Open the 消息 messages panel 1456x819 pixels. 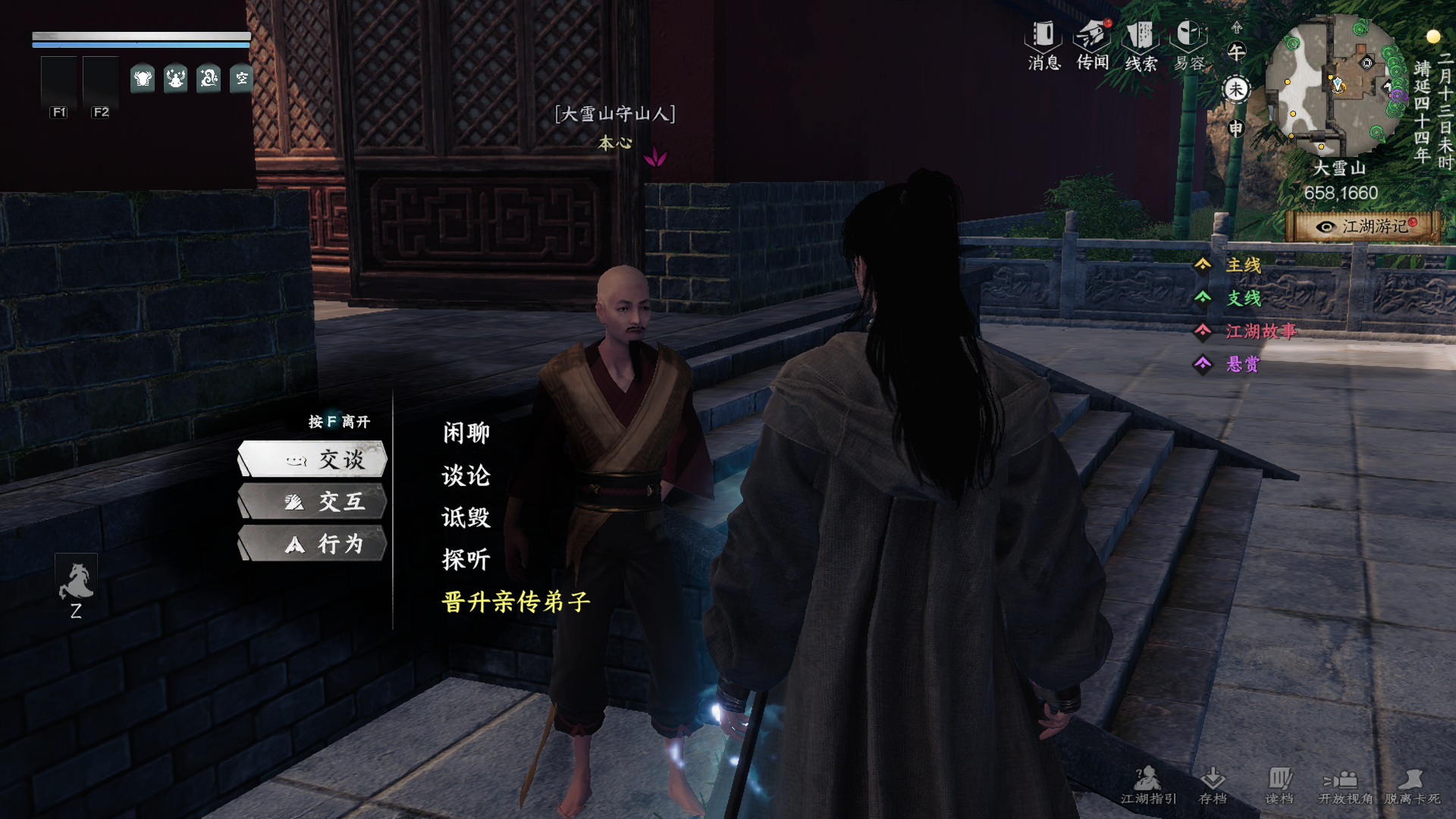point(1043,45)
